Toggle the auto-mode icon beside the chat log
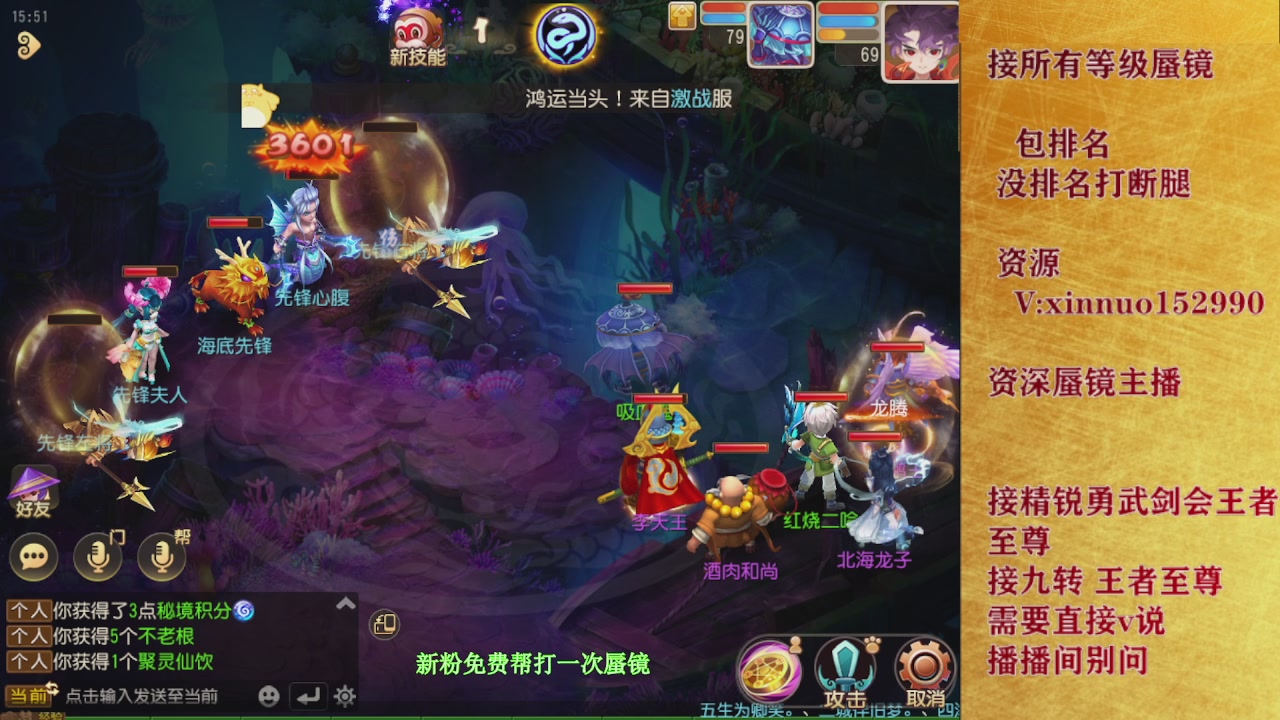 (x=386, y=624)
